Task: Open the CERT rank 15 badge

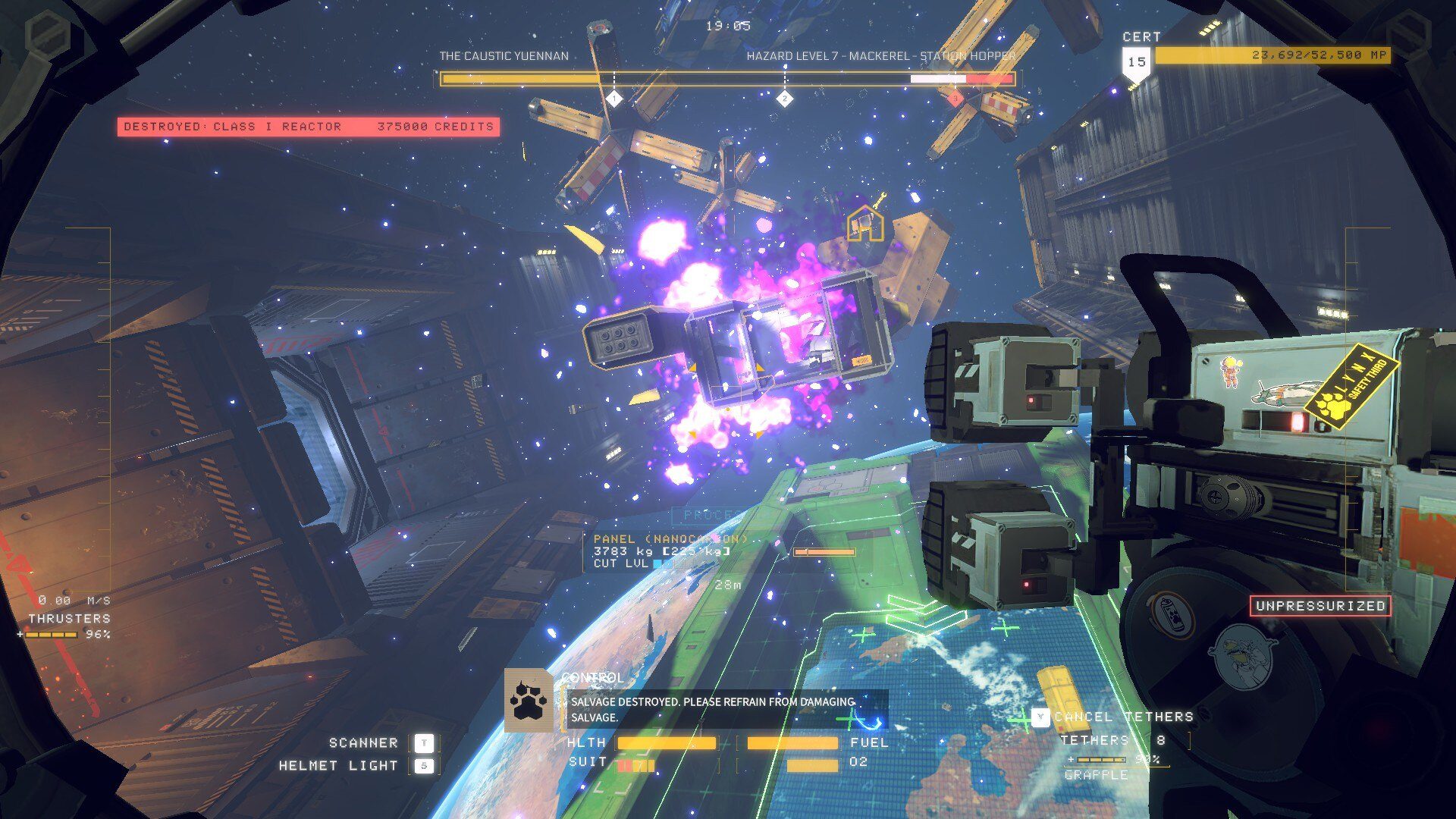Action: coord(1136,62)
